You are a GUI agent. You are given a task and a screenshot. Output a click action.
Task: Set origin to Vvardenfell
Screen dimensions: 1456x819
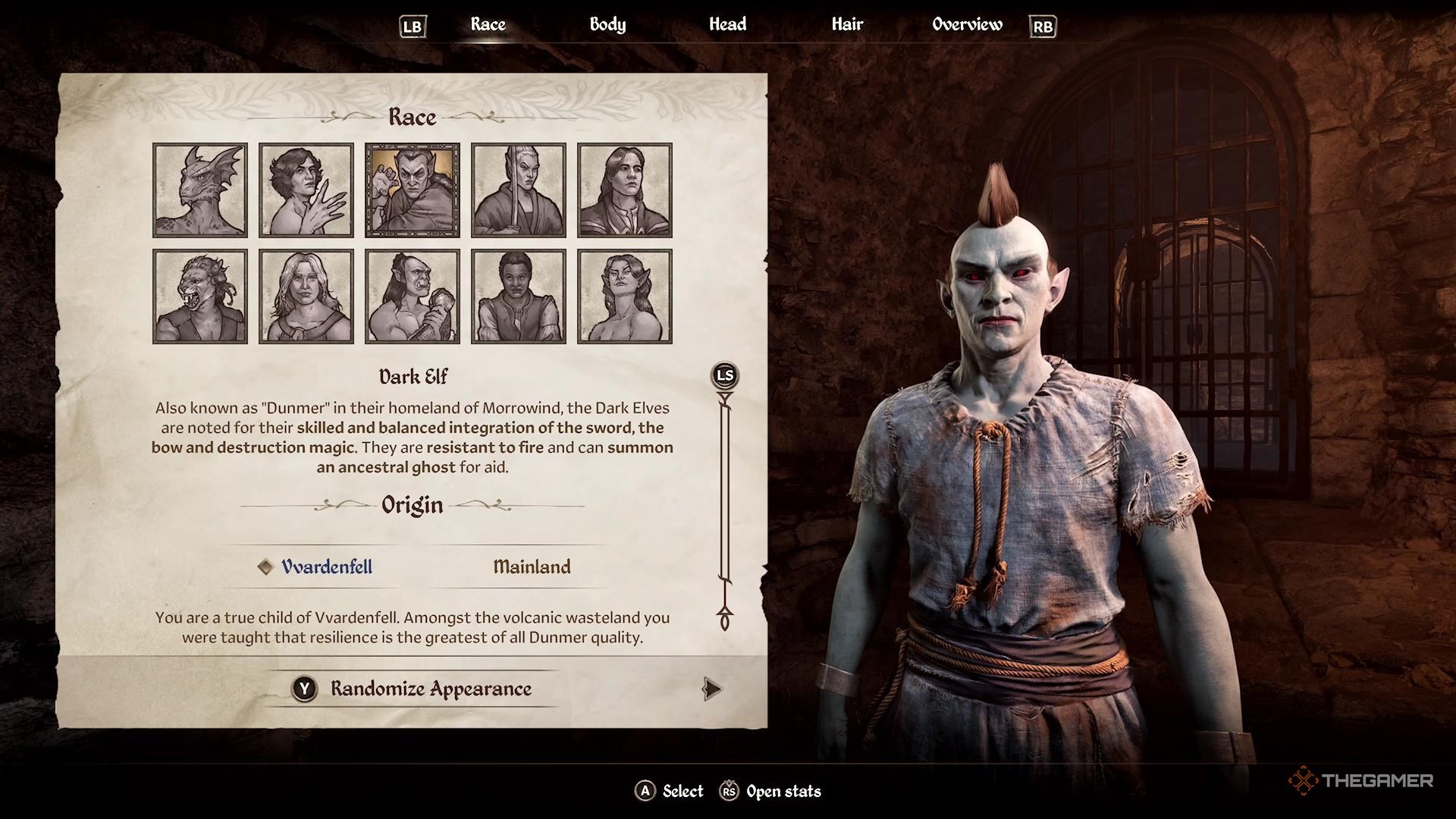tap(326, 566)
